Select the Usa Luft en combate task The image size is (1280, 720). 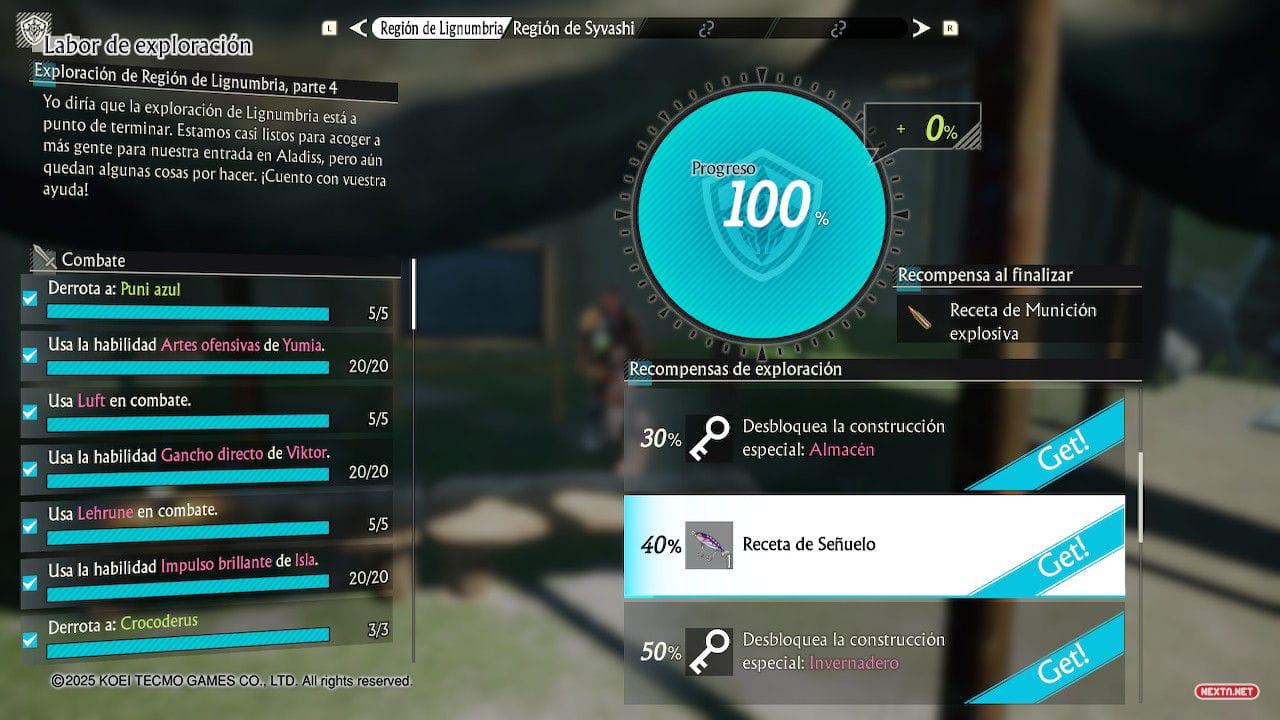coord(208,408)
